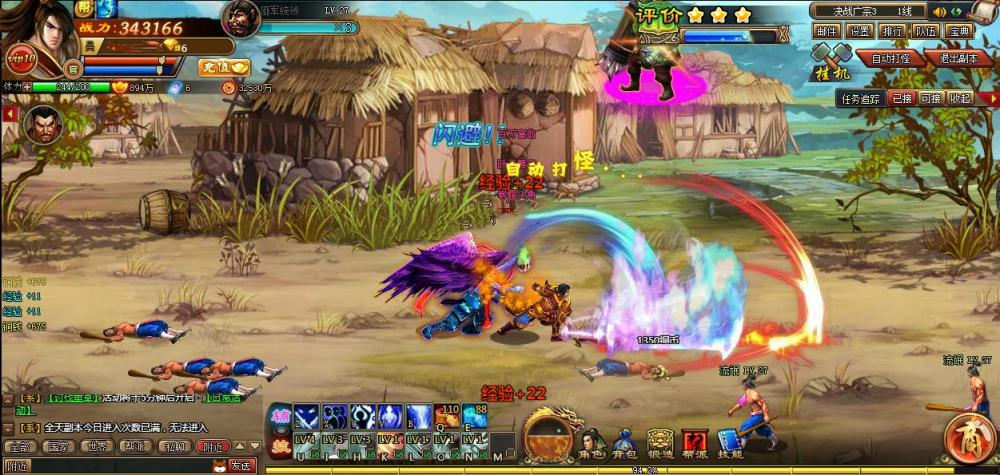Open the 队伍 team panel
This screenshot has width=1000, height=475.
tap(925, 31)
